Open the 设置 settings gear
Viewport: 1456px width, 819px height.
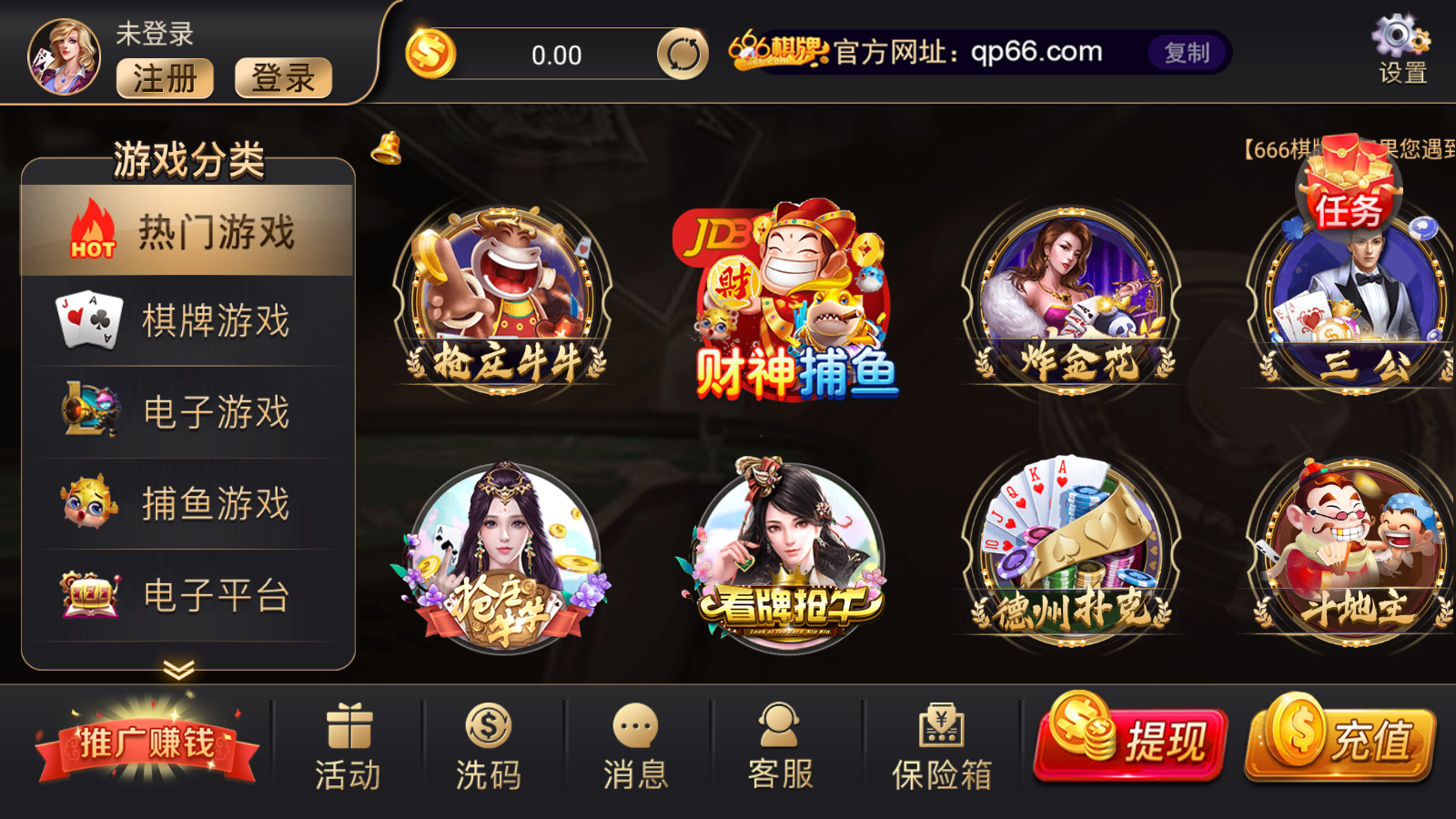1399,41
